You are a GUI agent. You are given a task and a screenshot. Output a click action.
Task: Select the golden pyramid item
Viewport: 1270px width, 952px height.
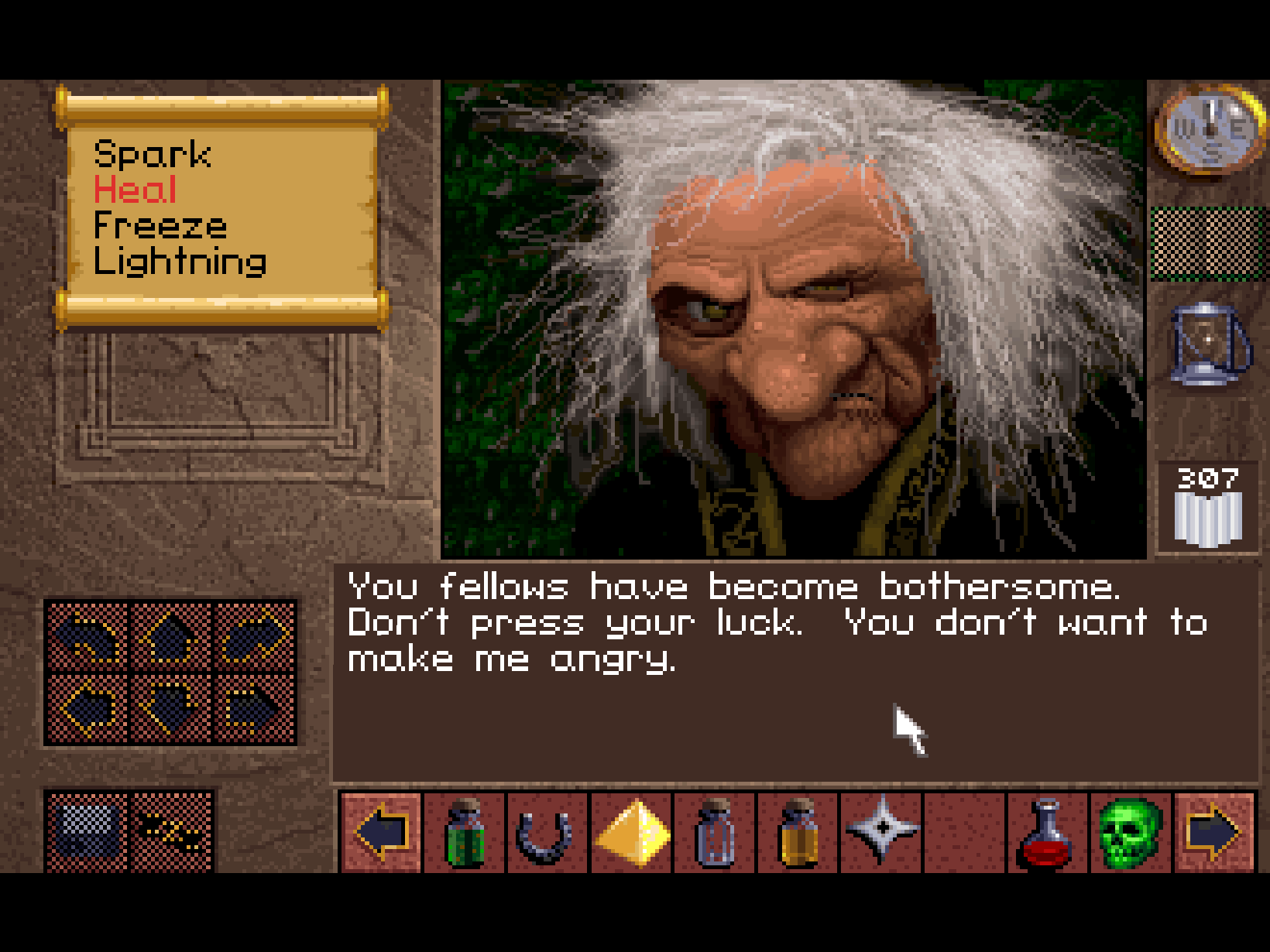click(632, 833)
